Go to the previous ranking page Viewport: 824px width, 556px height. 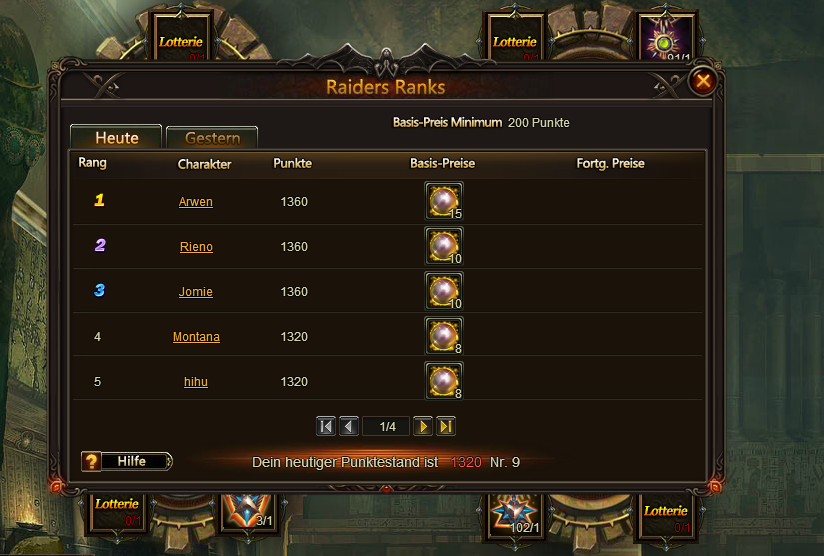(349, 427)
